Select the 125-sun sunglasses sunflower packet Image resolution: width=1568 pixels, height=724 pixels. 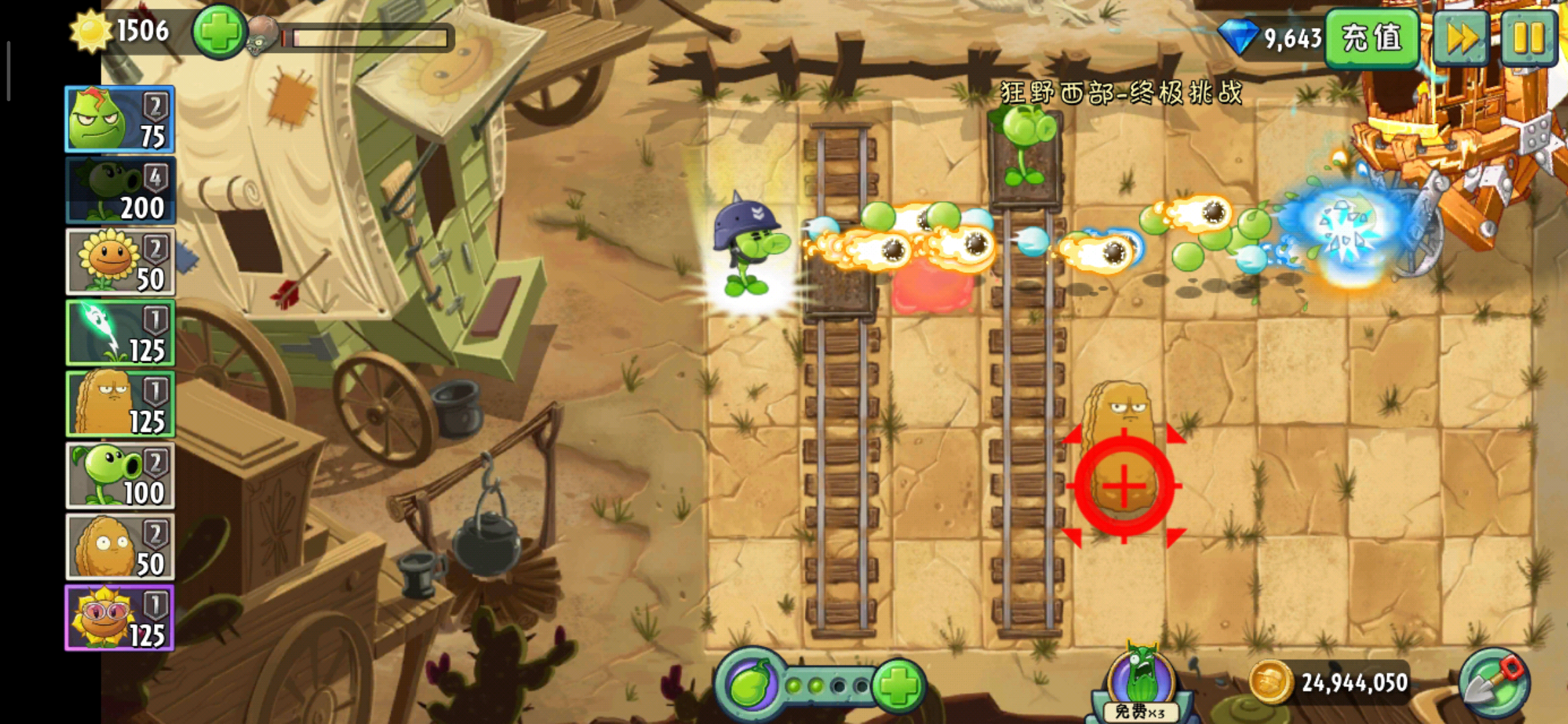click(x=120, y=618)
